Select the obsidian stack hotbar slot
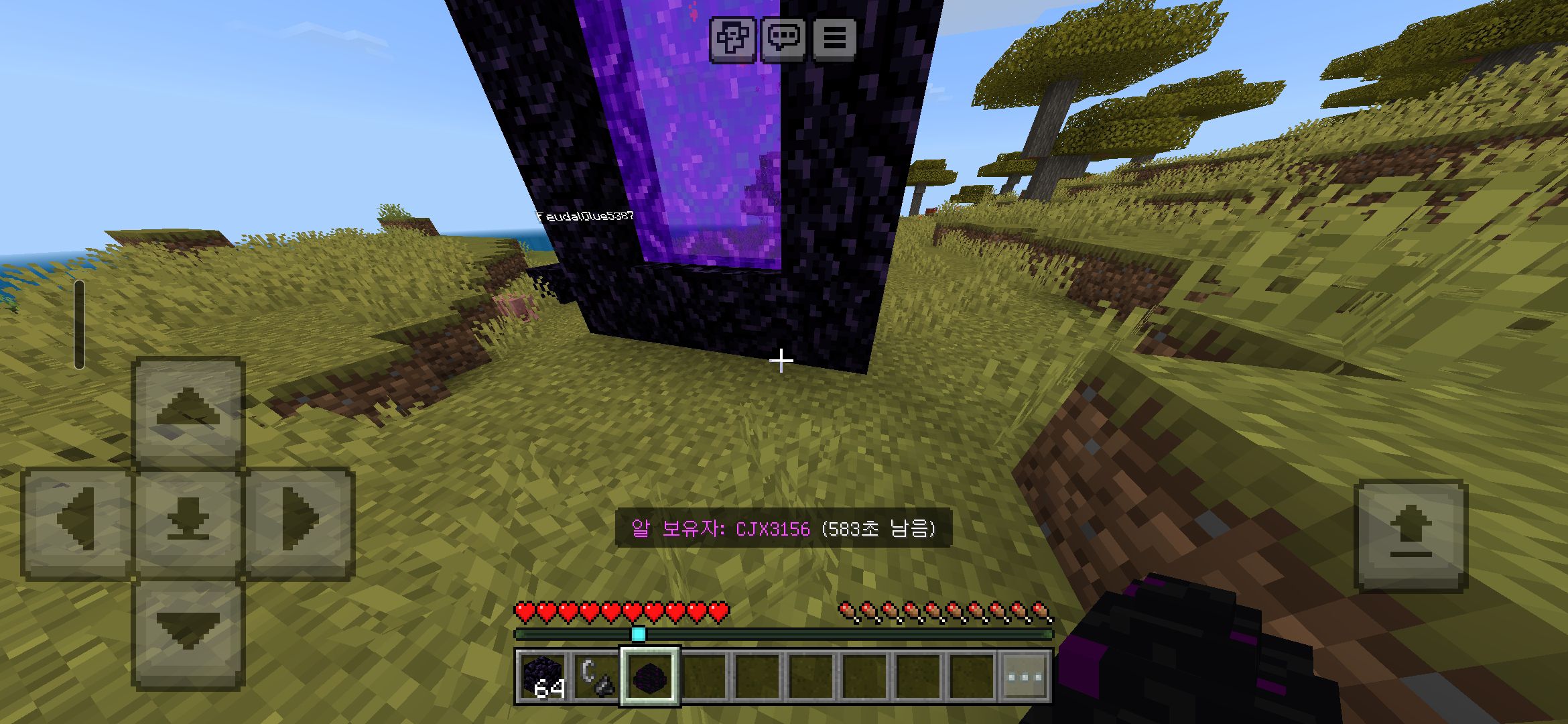 coord(543,676)
